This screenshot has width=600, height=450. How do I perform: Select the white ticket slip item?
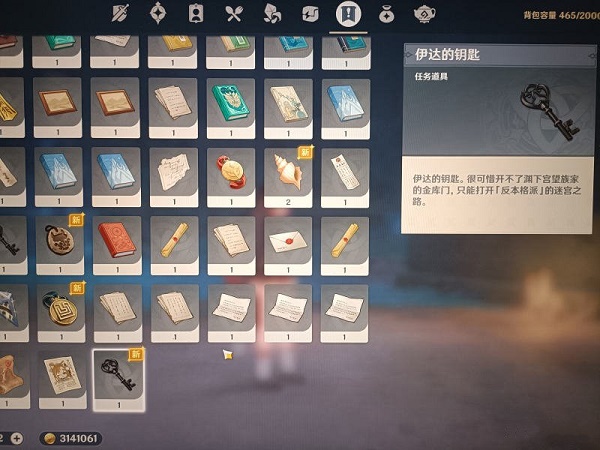click(x=344, y=174)
